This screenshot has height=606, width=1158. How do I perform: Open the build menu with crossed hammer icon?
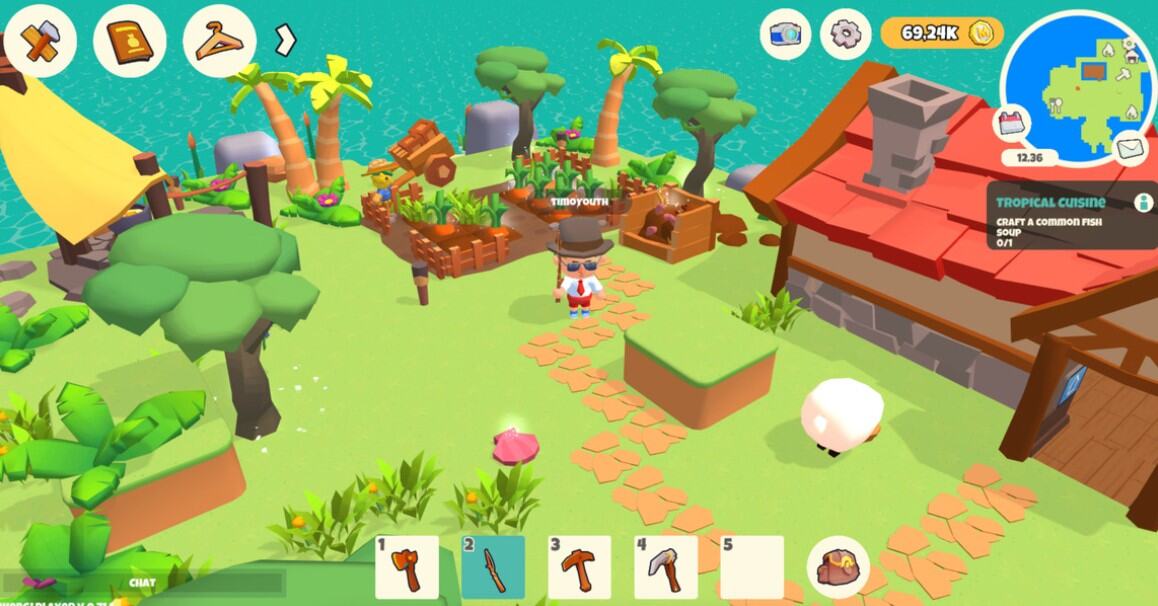tap(40, 41)
